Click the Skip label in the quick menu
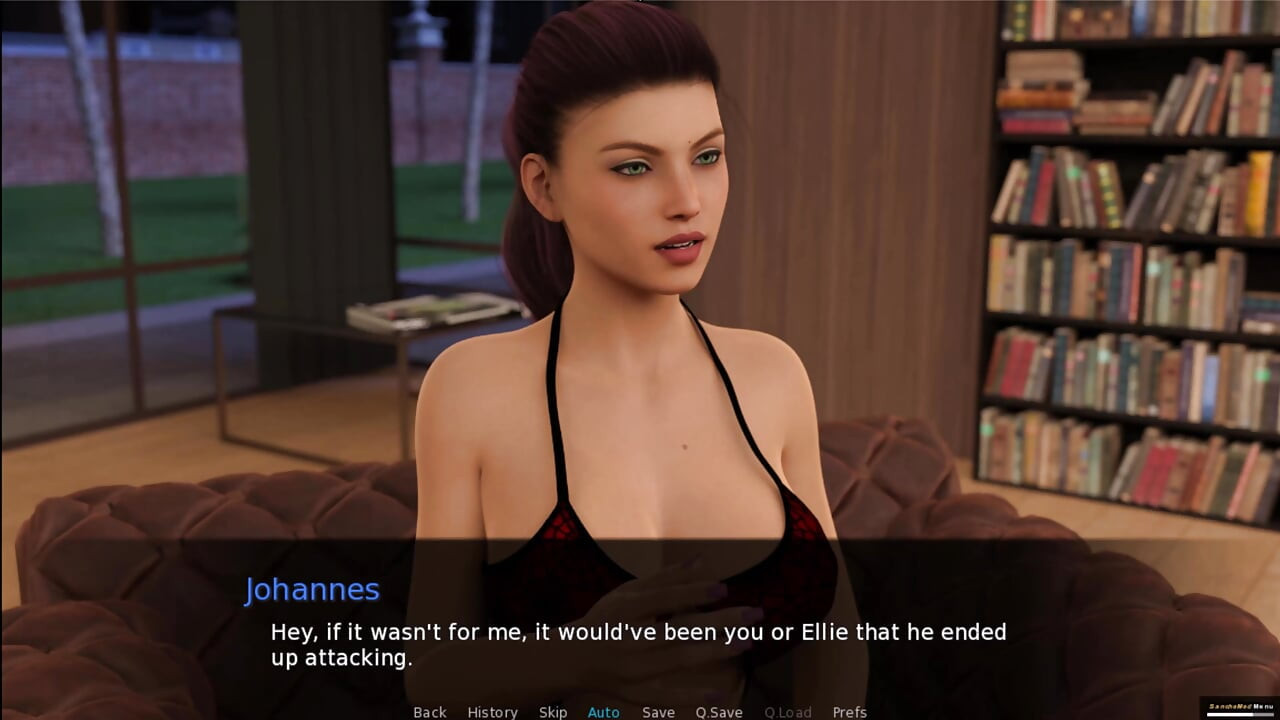The width and height of the screenshot is (1280, 720). (553, 712)
